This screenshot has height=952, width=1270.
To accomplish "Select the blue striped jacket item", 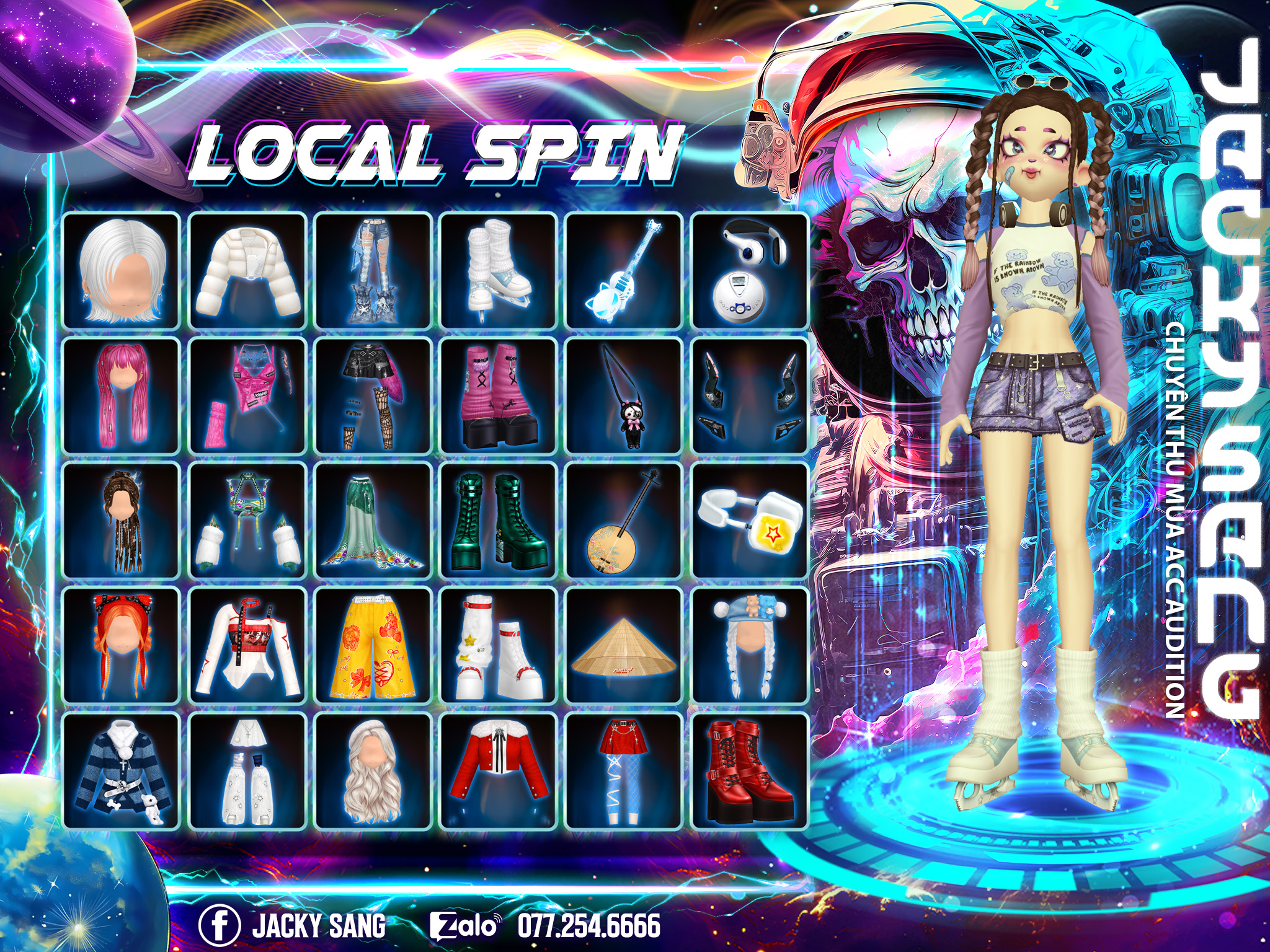I will tap(122, 771).
